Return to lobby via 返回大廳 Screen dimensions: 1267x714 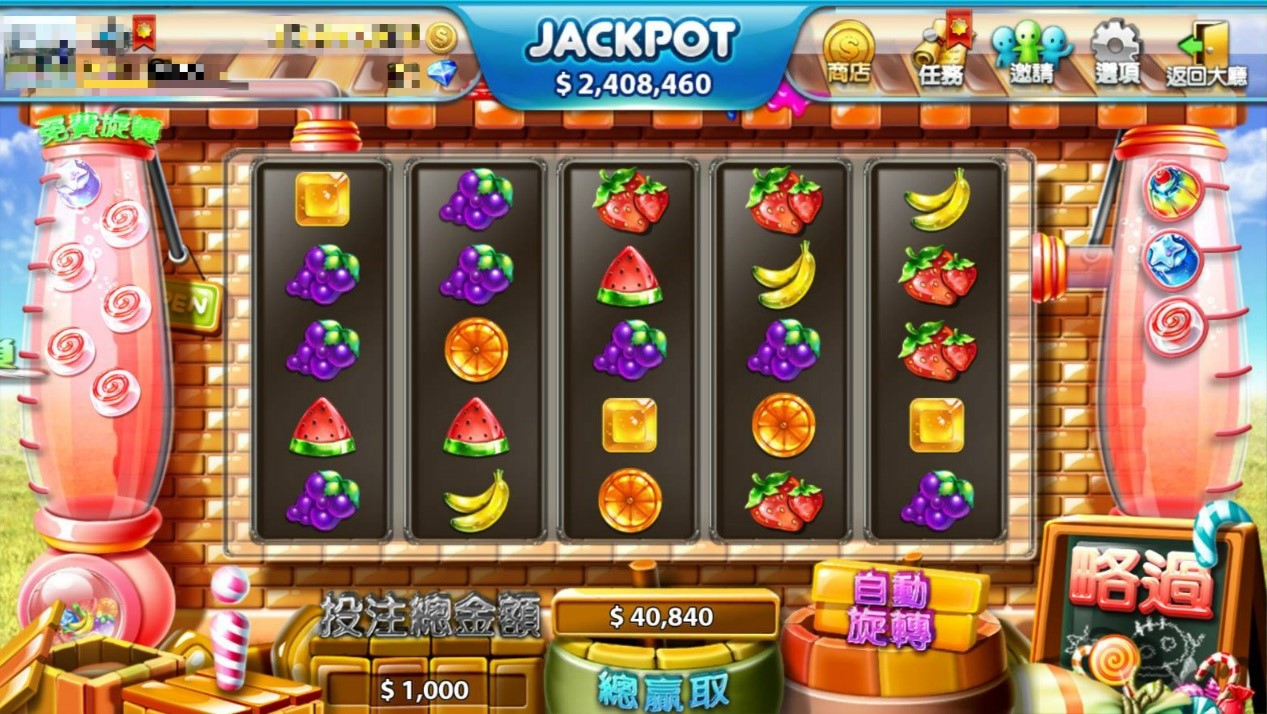coord(1206,53)
